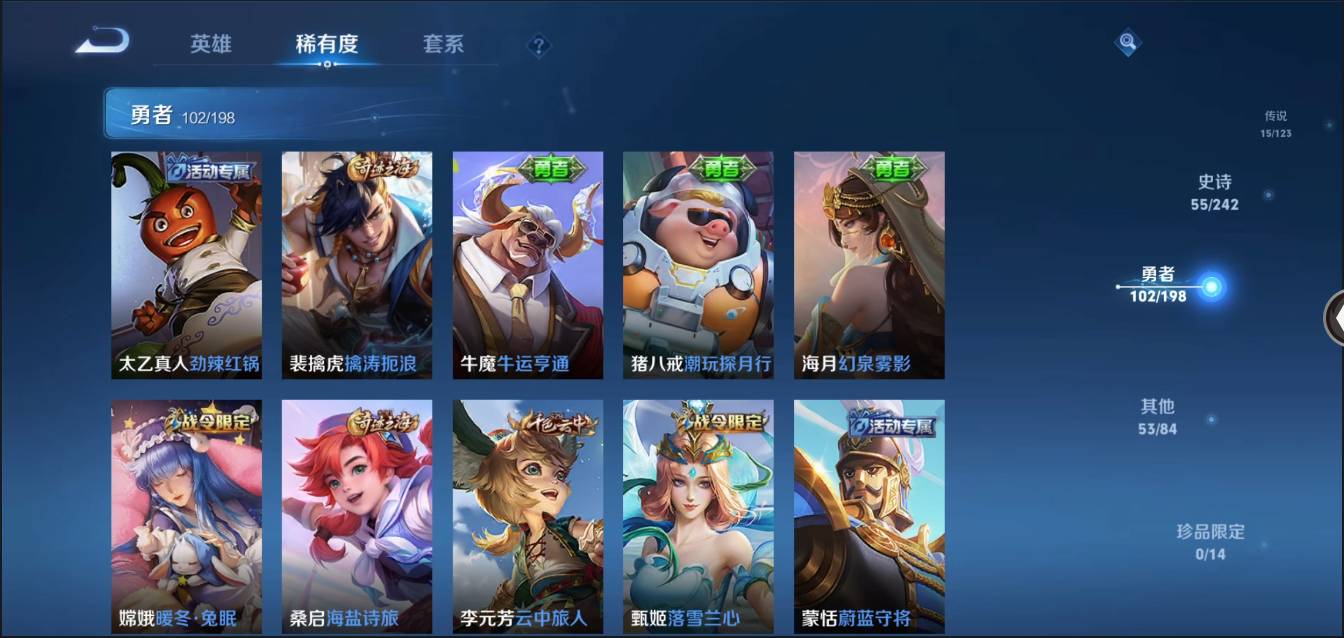
Task: Go to the 其他 rarity section
Action: [1157, 416]
